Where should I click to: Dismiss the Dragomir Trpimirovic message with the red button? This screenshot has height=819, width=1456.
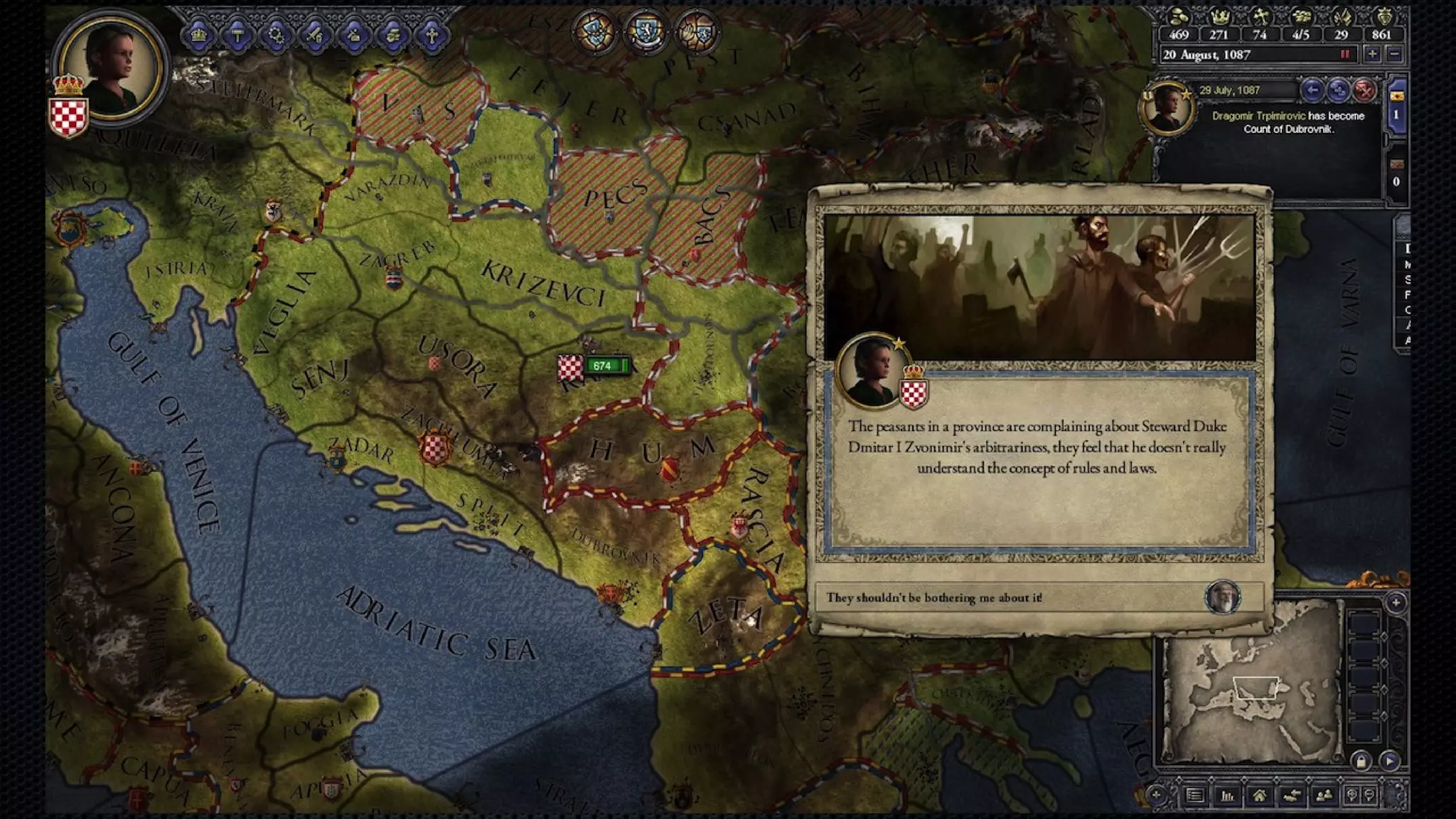click(1364, 90)
